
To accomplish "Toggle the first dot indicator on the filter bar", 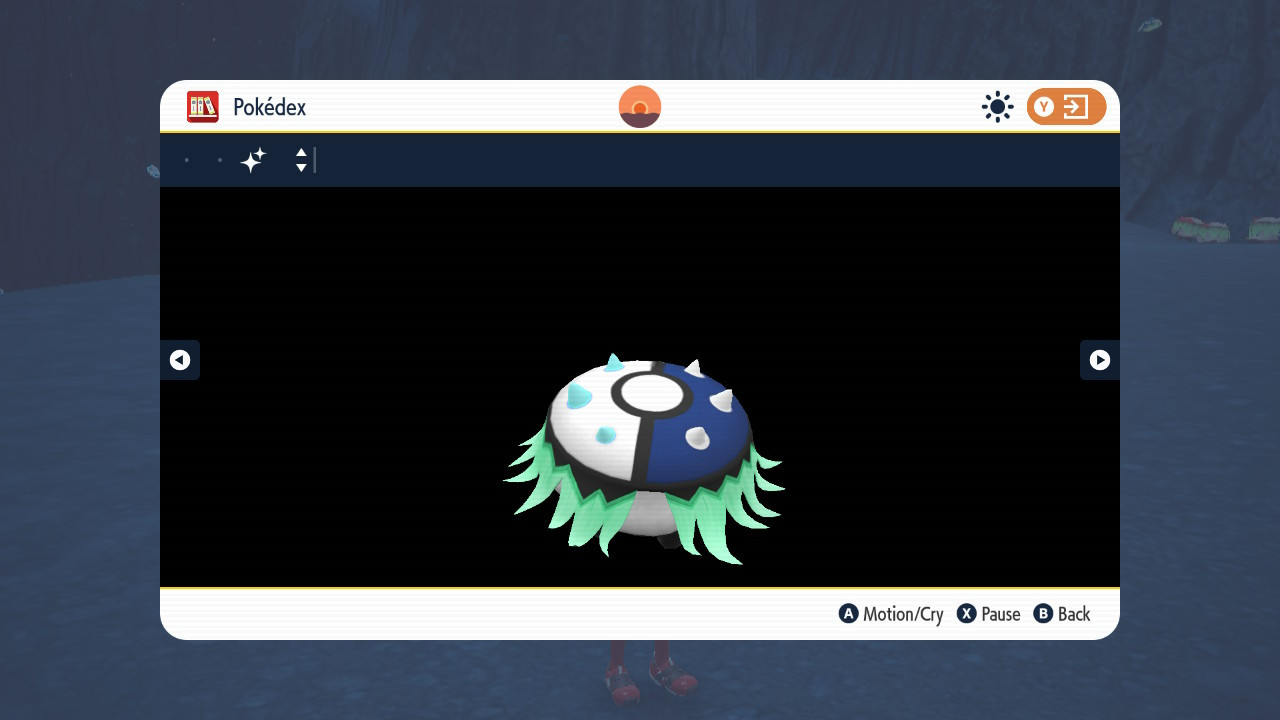I will 186,159.
